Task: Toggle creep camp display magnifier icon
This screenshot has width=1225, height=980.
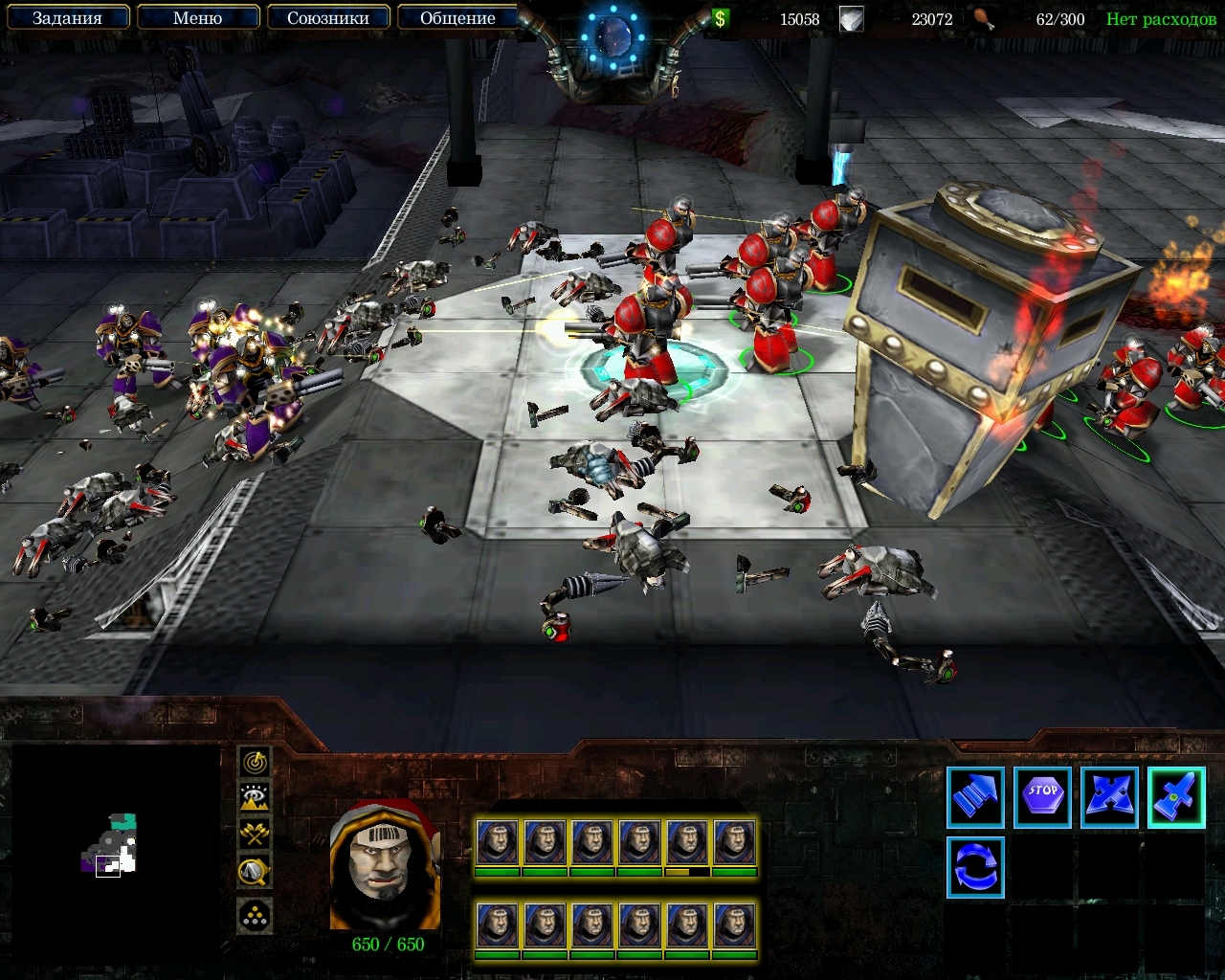Action: pos(255,870)
